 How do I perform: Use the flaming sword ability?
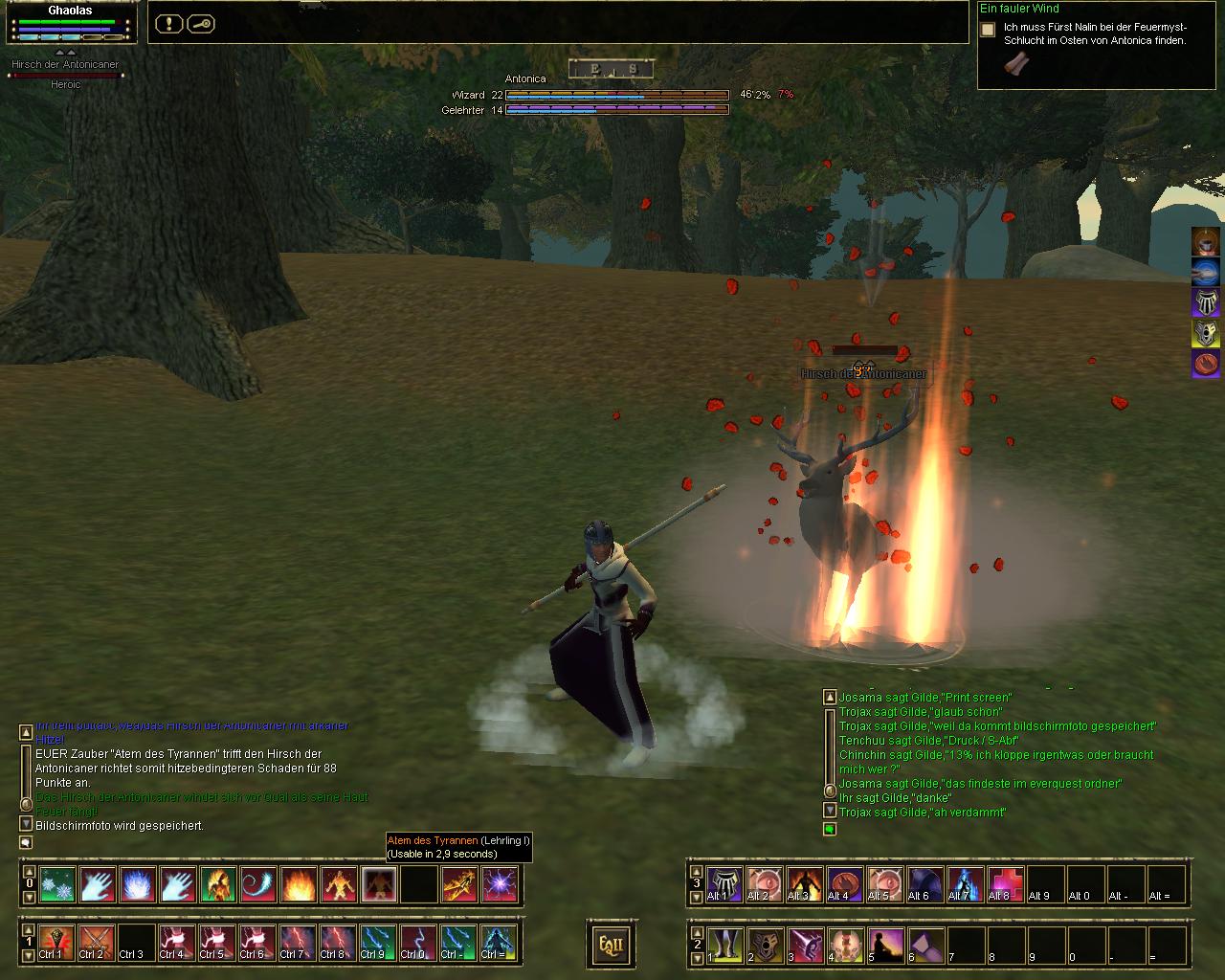(x=459, y=885)
